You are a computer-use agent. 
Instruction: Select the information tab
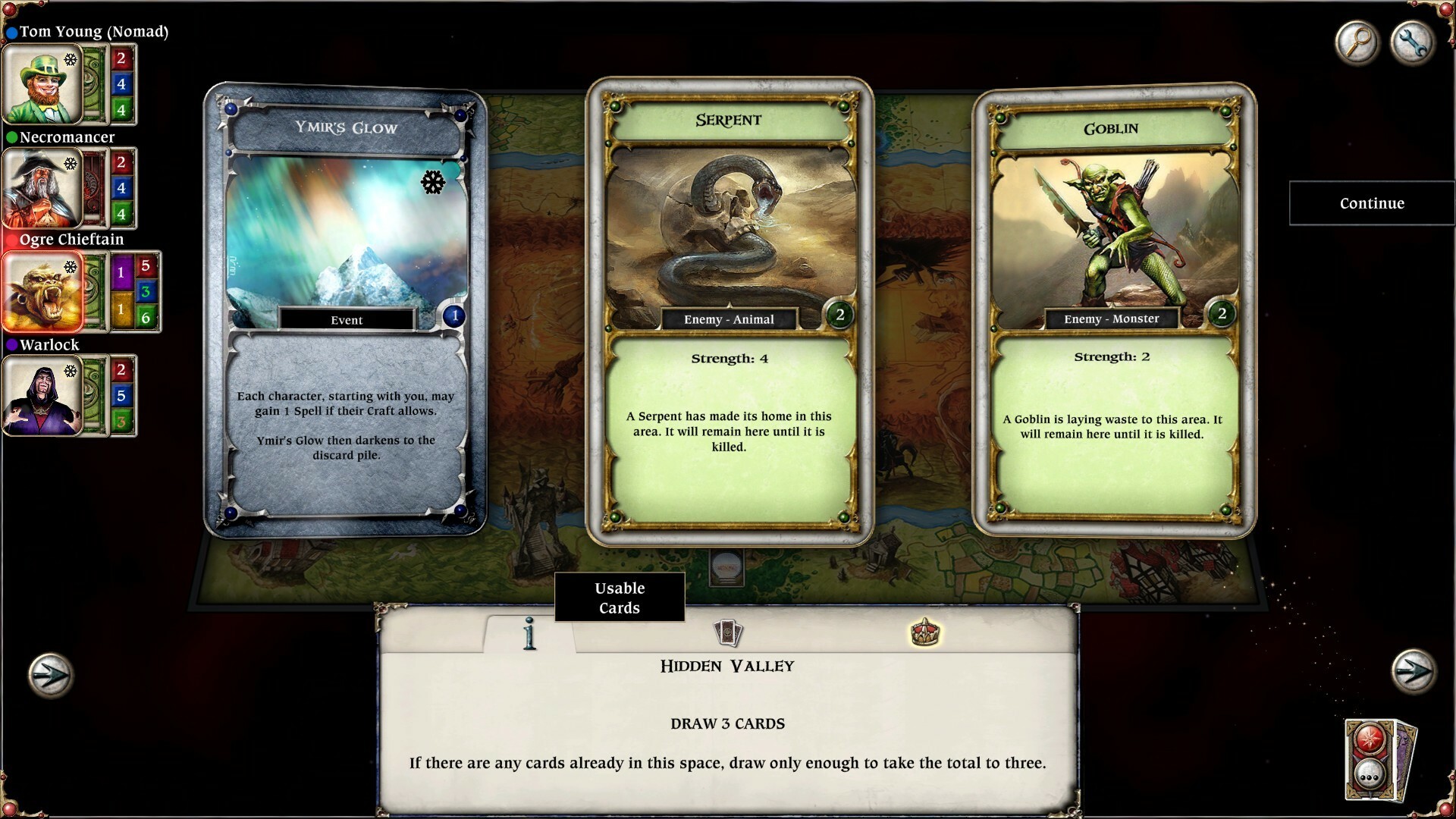528,634
